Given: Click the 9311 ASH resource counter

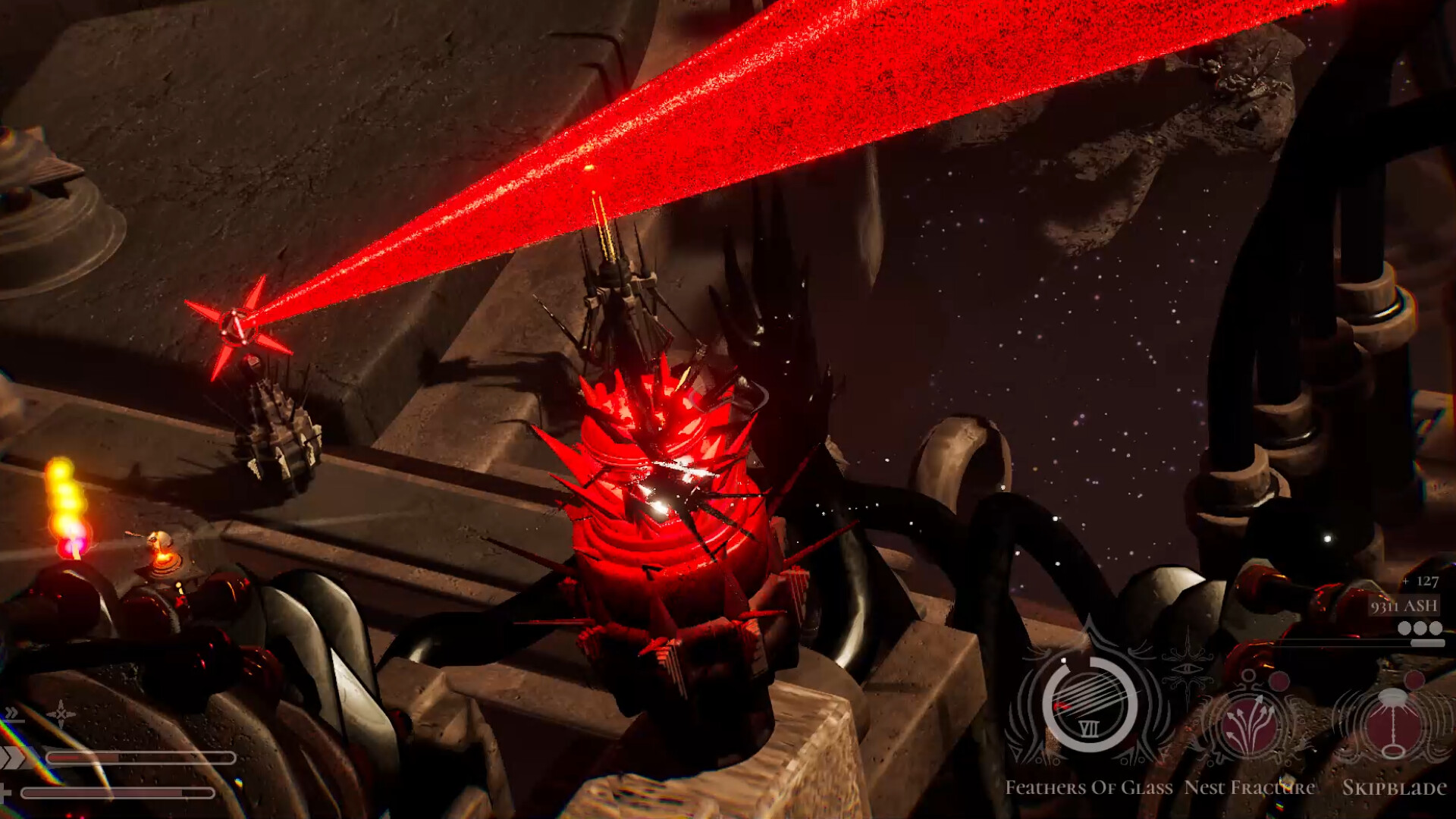Looking at the screenshot, I should pyautogui.click(x=1403, y=607).
